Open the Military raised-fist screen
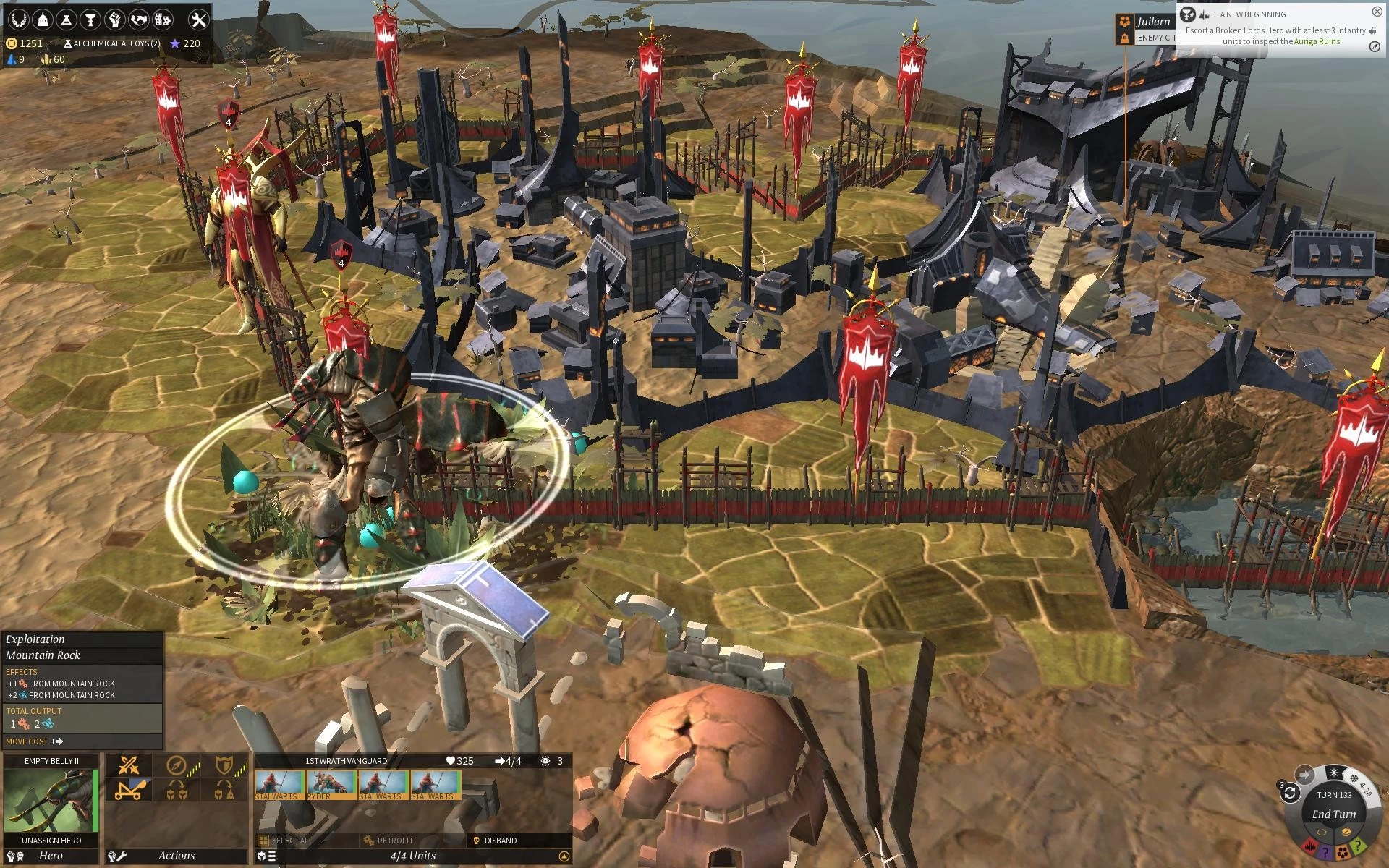The height and width of the screenshot is (868, 1389). click(114, 20)
